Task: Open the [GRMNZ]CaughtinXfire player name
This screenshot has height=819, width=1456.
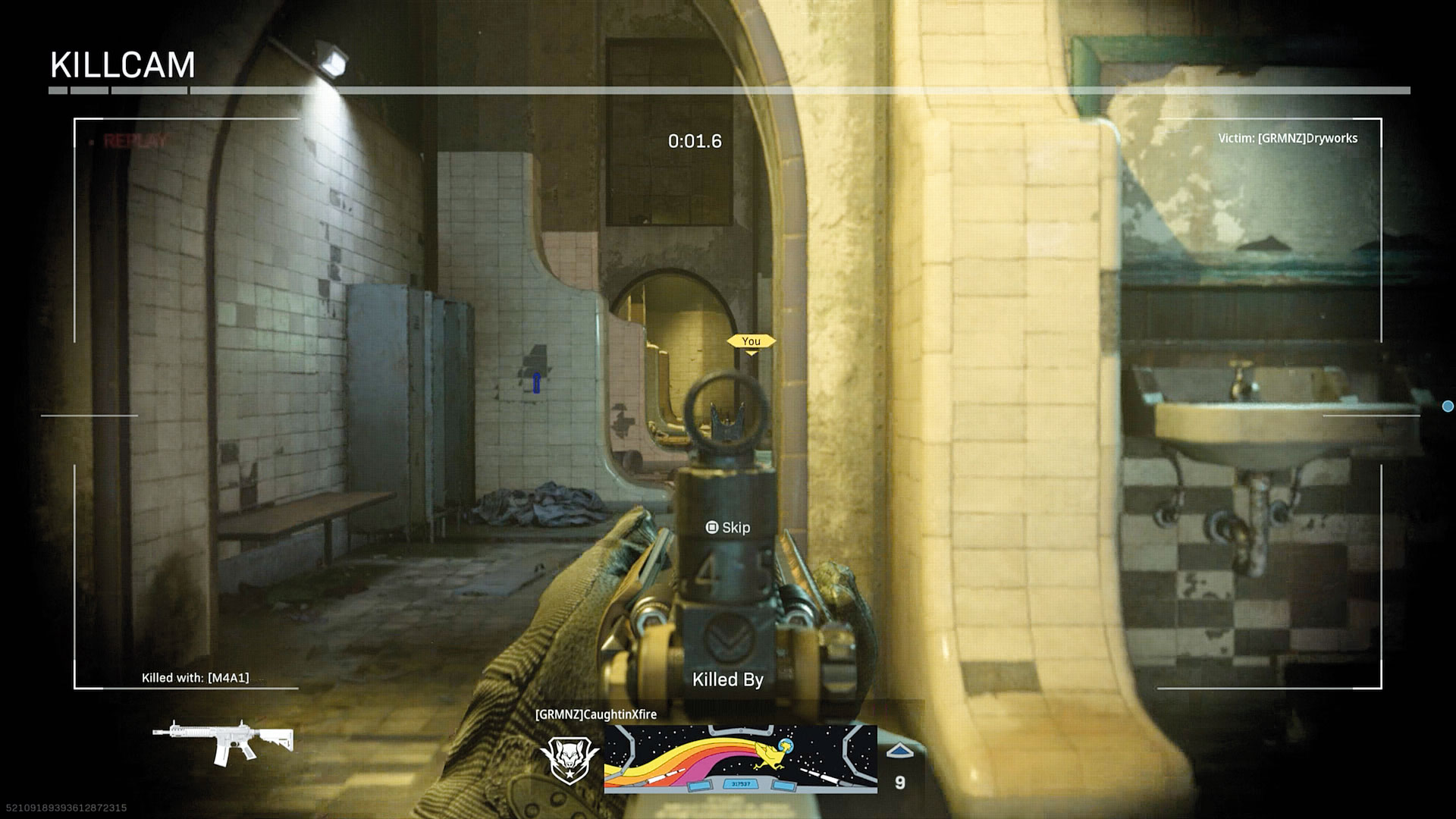Action: [595, 714]
